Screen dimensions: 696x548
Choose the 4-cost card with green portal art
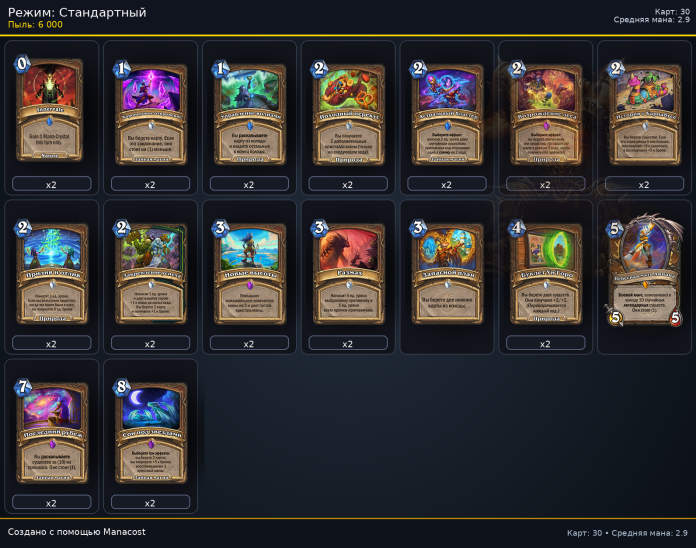coord(545,268)
